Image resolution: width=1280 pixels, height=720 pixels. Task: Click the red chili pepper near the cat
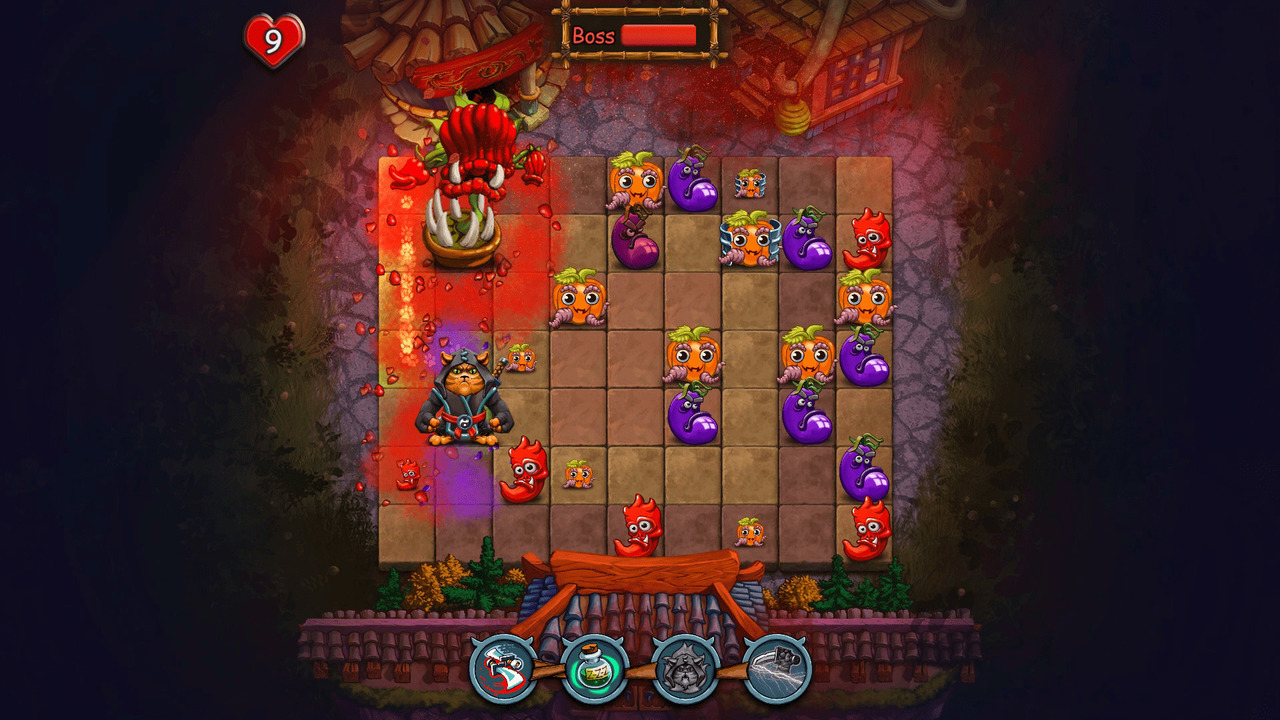(x=527, y=470)
